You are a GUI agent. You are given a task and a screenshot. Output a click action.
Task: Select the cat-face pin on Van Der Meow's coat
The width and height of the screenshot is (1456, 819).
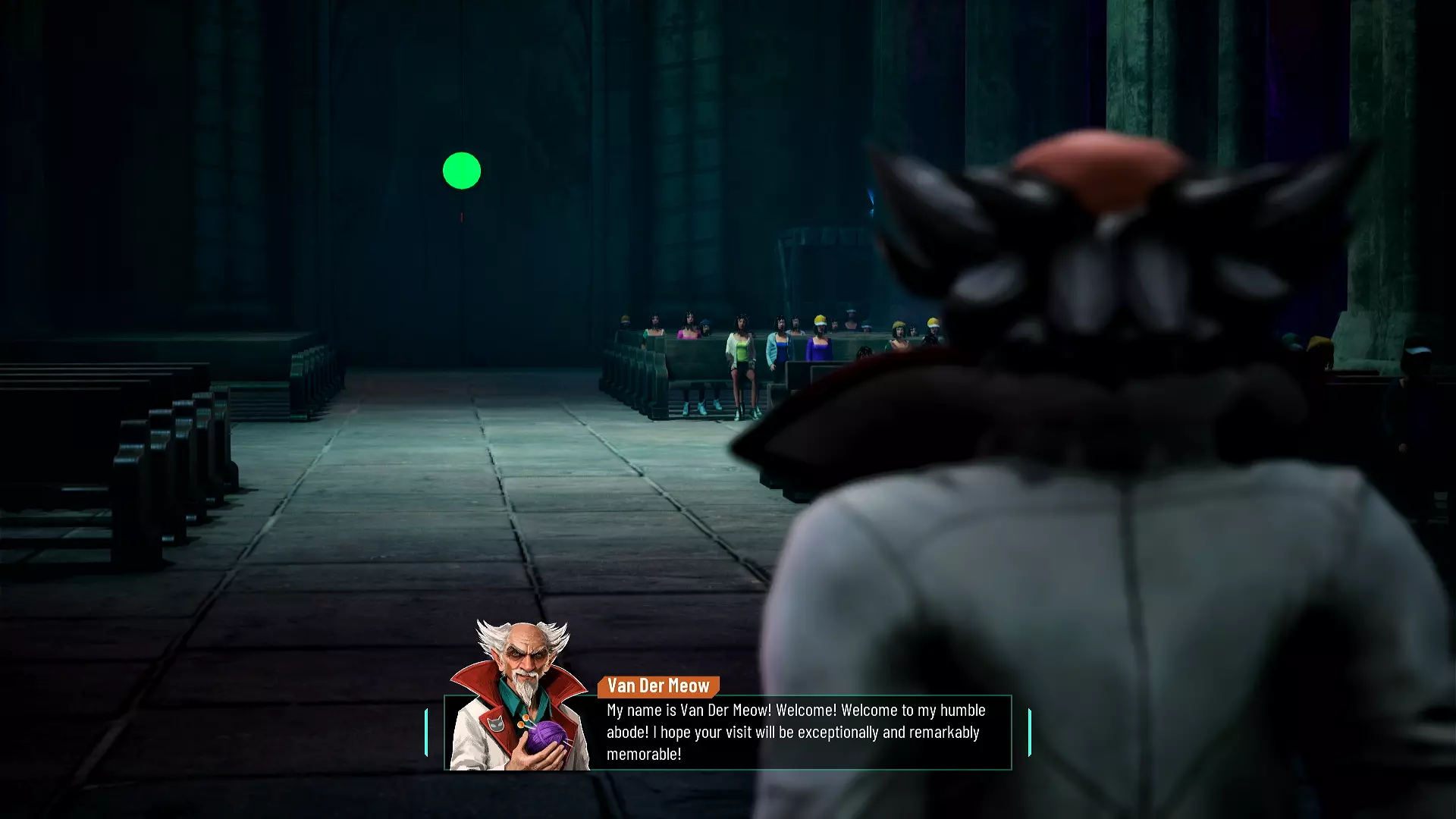point(495,726)
